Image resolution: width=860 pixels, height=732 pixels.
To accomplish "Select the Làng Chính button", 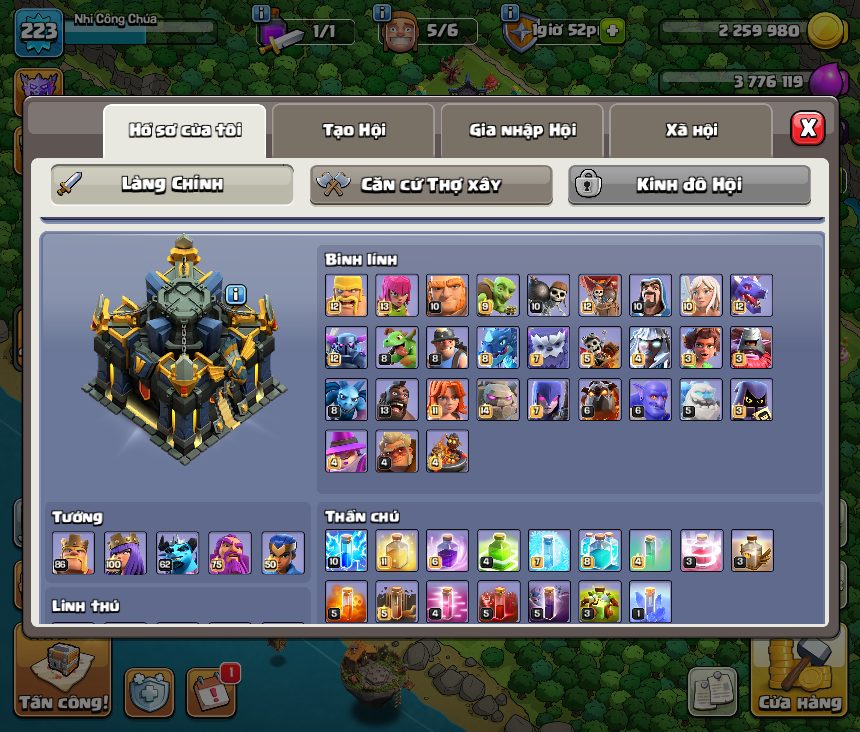I will click(172, 185).
